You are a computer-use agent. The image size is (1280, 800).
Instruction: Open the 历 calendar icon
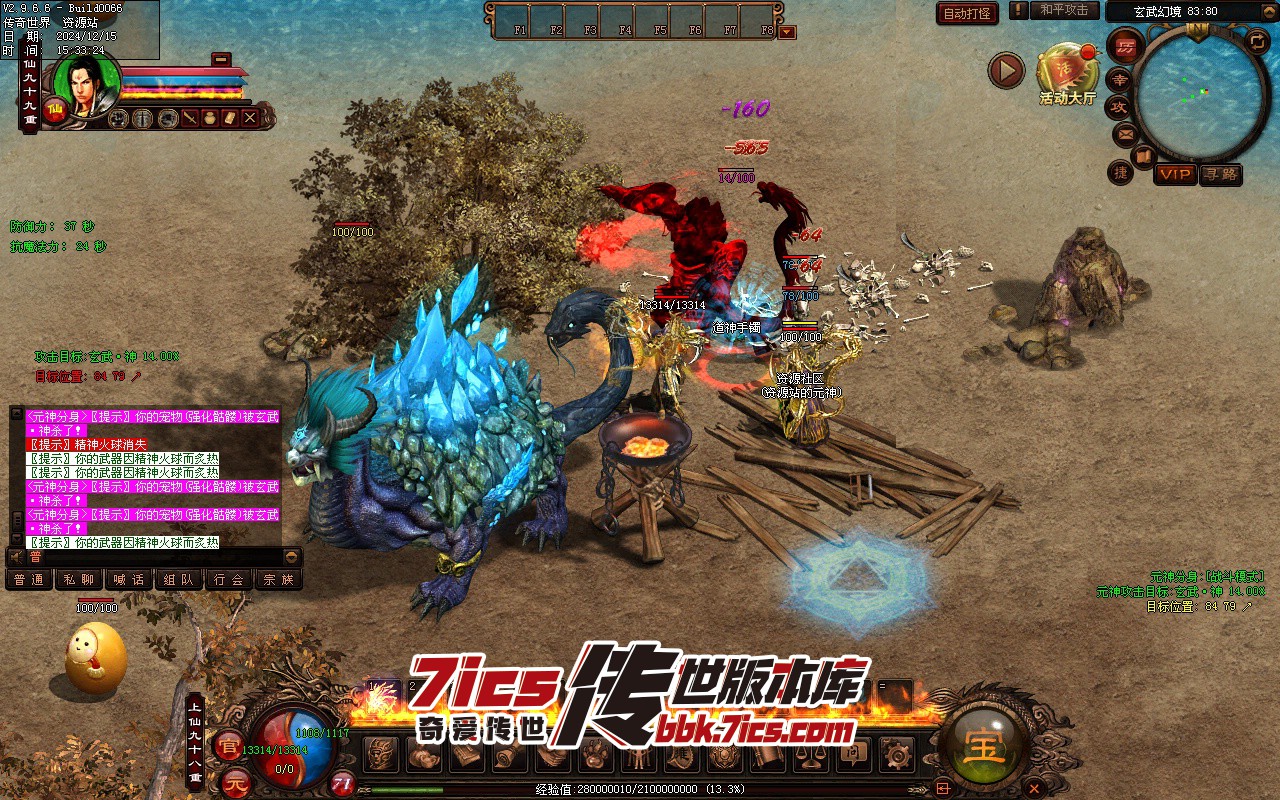click(1125, 46)
